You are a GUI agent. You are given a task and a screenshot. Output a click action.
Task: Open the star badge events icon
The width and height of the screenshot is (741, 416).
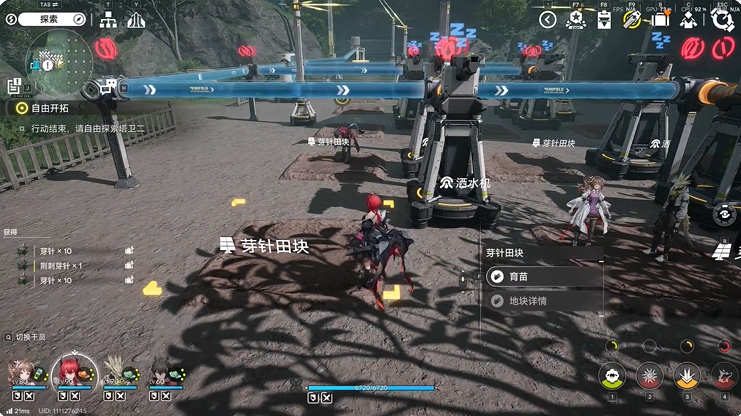click(575, 19)
